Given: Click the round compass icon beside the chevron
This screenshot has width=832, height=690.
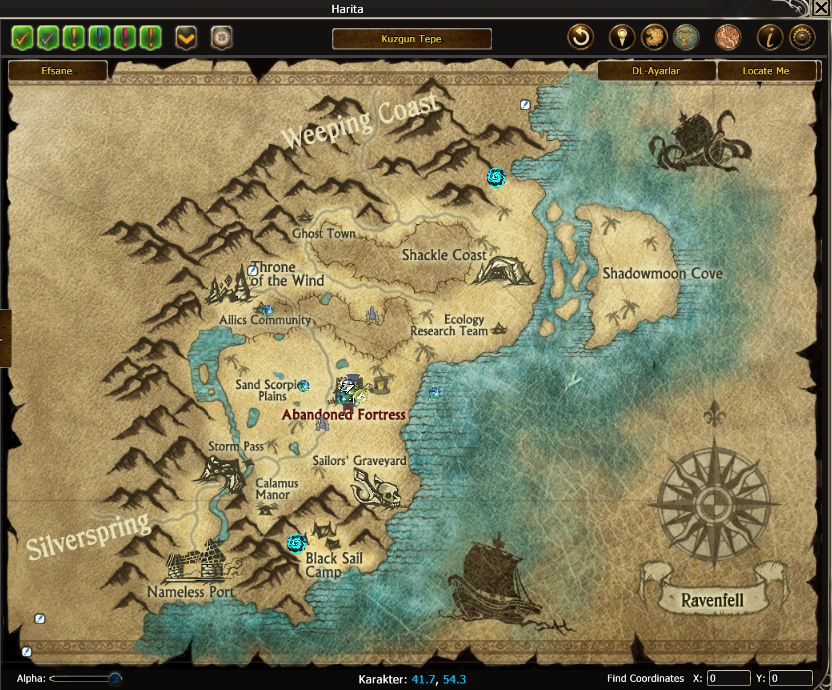Looking at the screenshot, I should tap(221, 38).
